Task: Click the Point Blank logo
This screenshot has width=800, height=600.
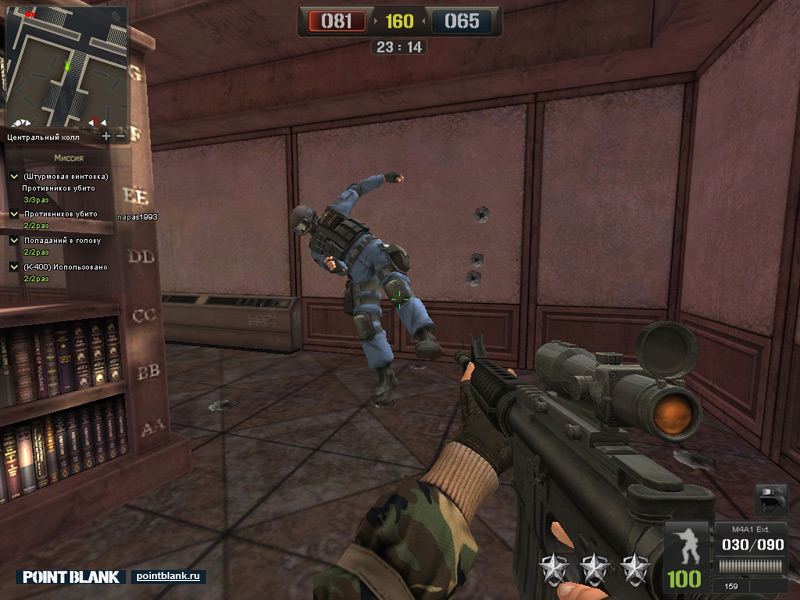Action: 72,577
